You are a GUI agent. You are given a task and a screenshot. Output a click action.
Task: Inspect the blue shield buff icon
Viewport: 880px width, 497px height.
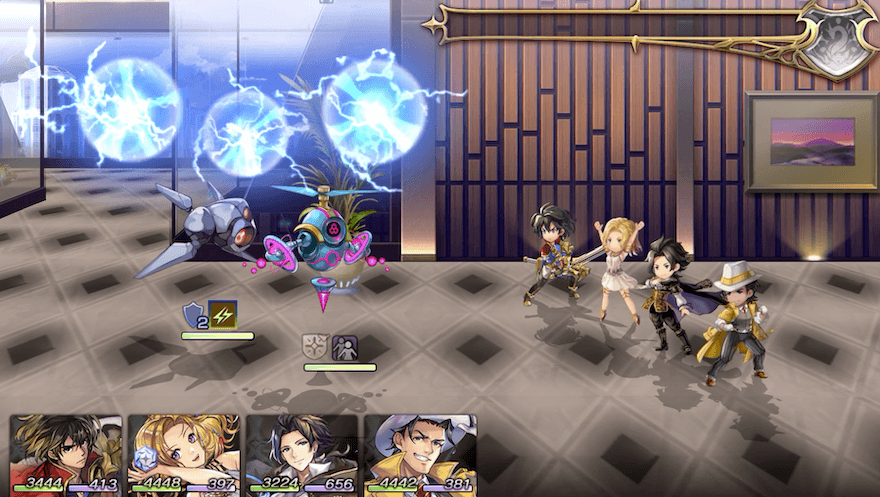pyautogui.click(x=193, y=316)
